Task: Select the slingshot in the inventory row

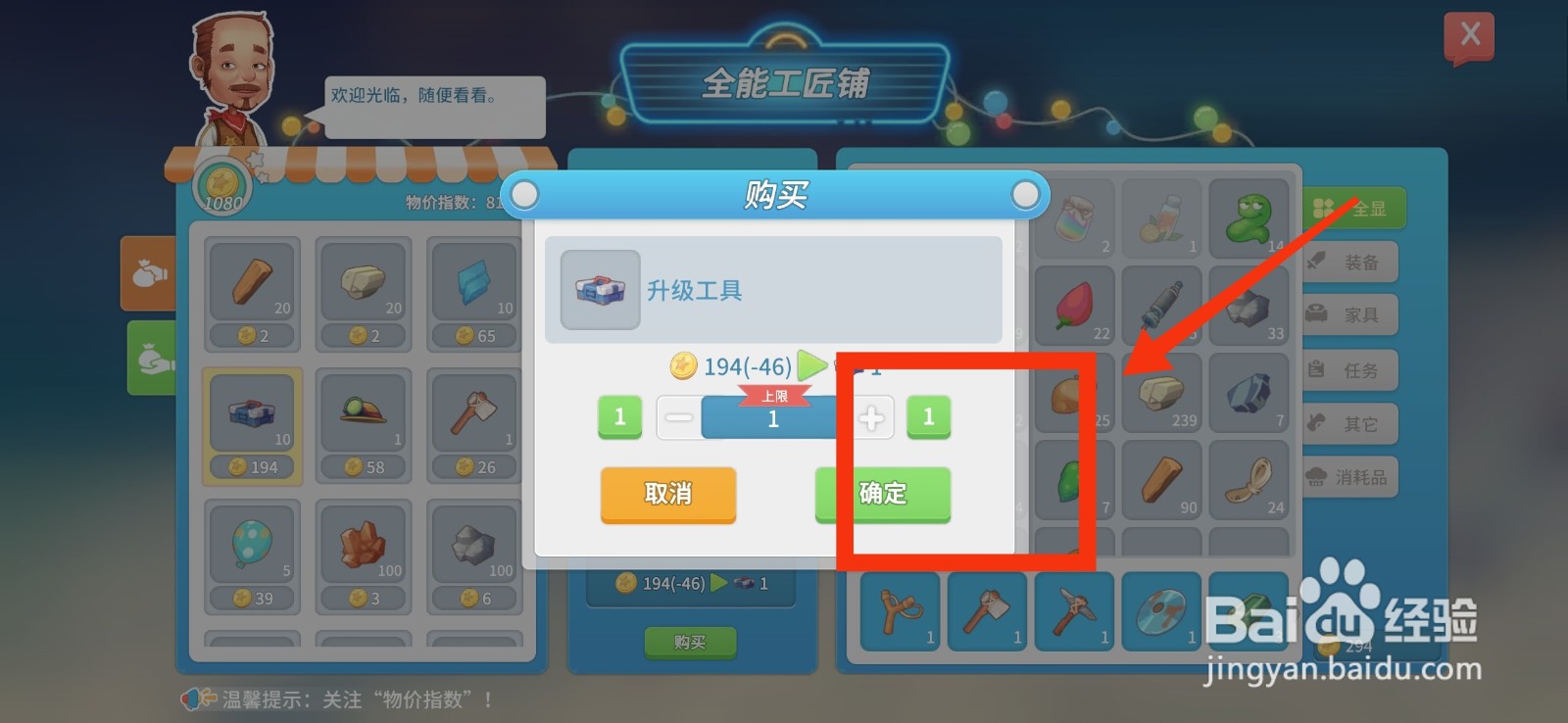Action: coord(900,609)
